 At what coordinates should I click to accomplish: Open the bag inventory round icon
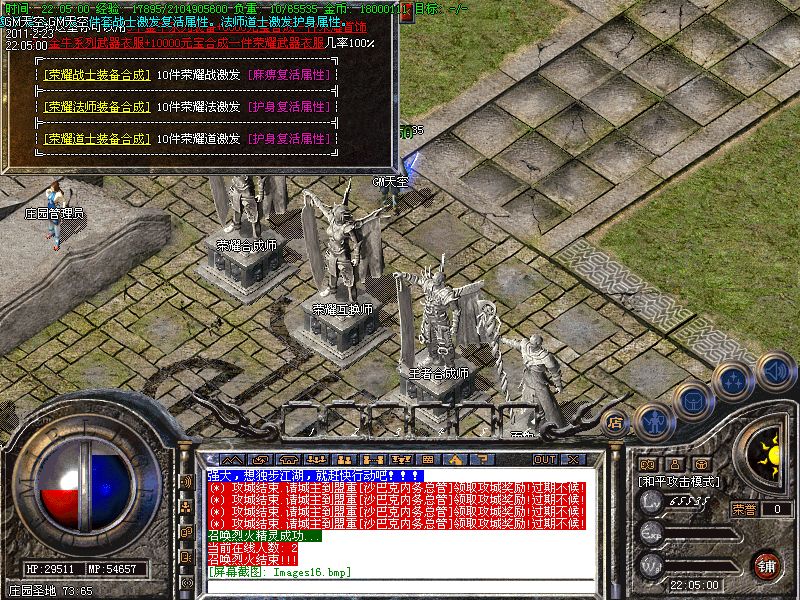[693, 399]
